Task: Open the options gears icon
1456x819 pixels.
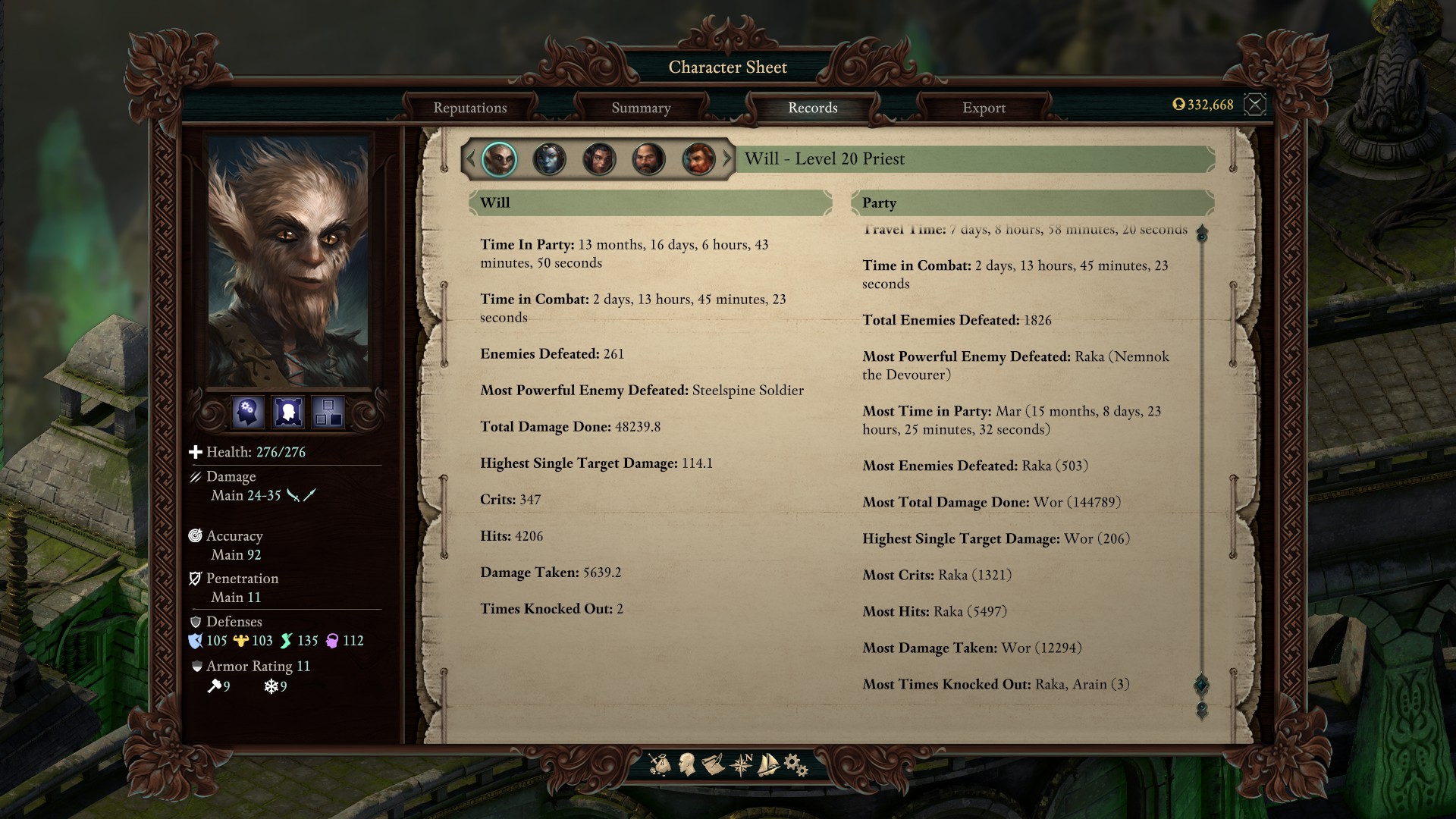Action: pos(795,764)
